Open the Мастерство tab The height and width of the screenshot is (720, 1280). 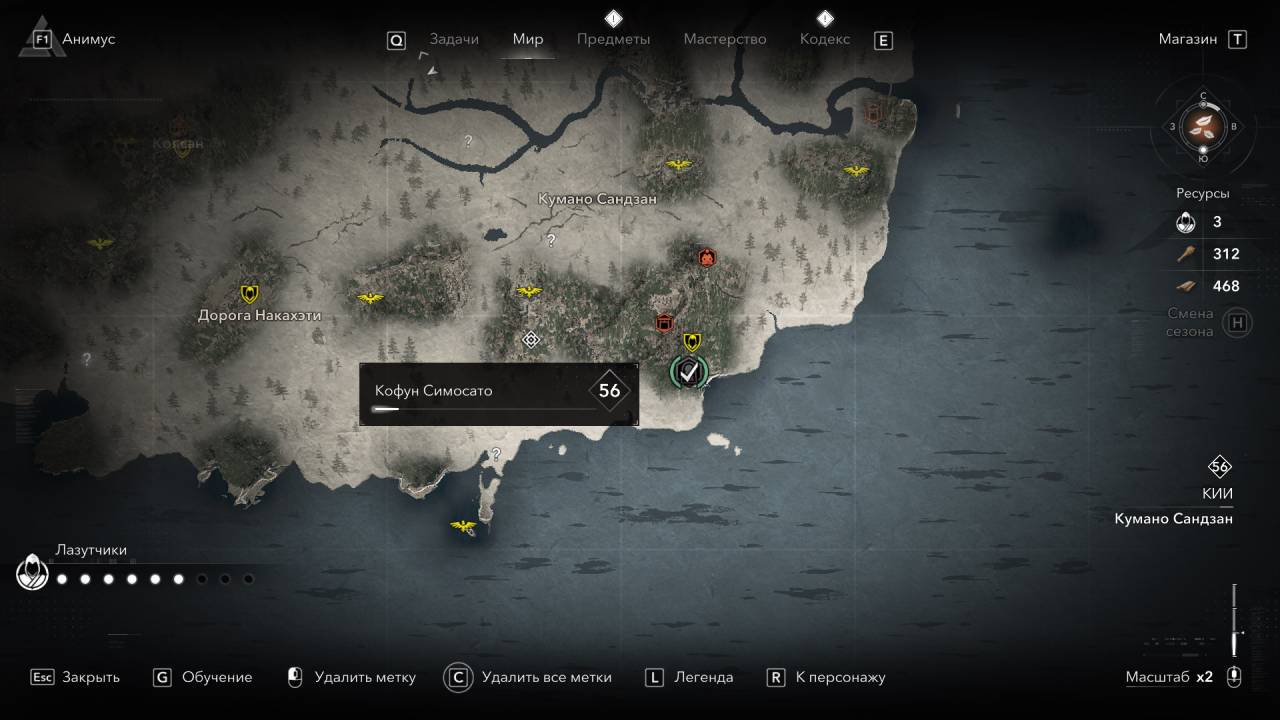[x=725, y=39]
